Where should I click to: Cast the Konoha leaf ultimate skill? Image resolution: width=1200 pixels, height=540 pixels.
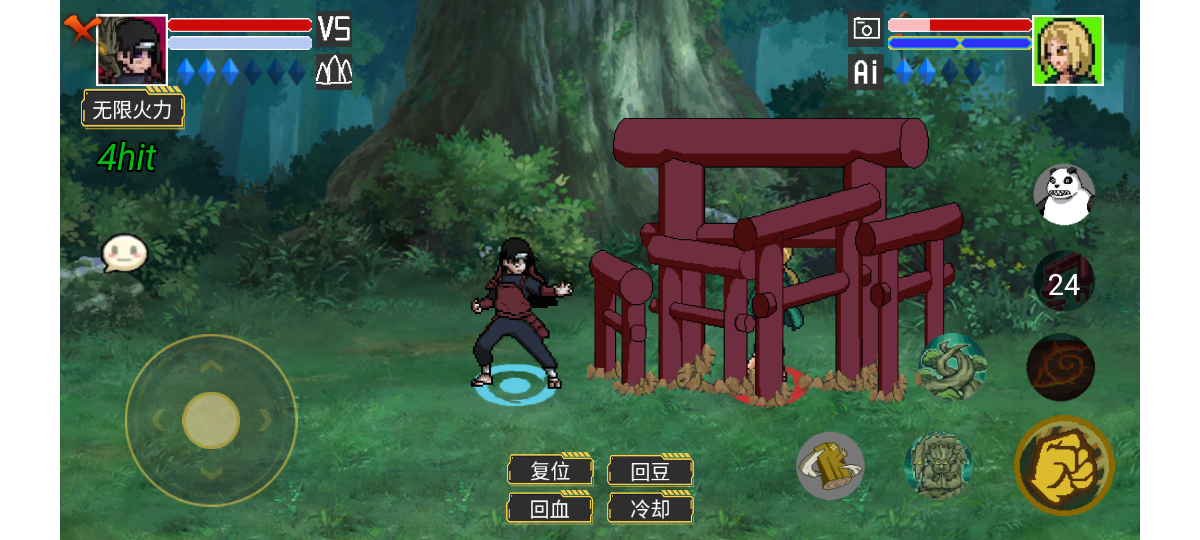tap(1061, 367)
